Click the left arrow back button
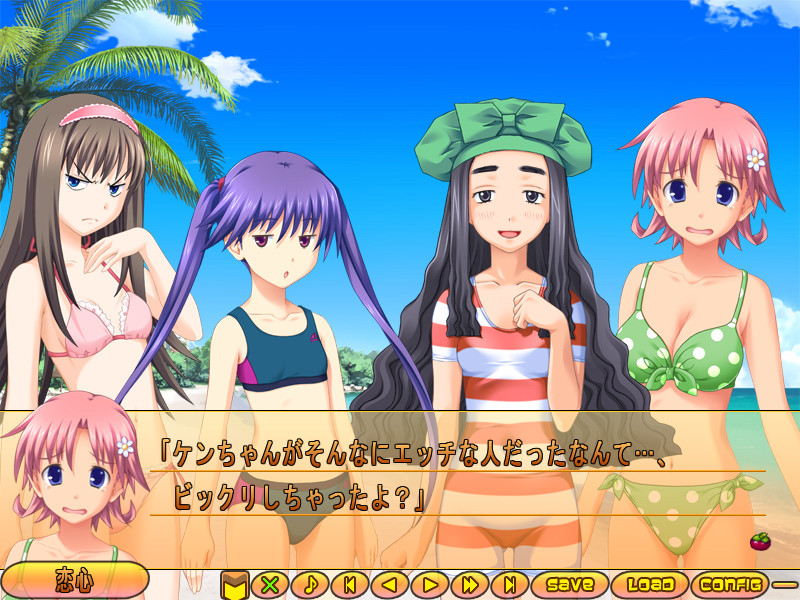 click(x=390, y=583)
